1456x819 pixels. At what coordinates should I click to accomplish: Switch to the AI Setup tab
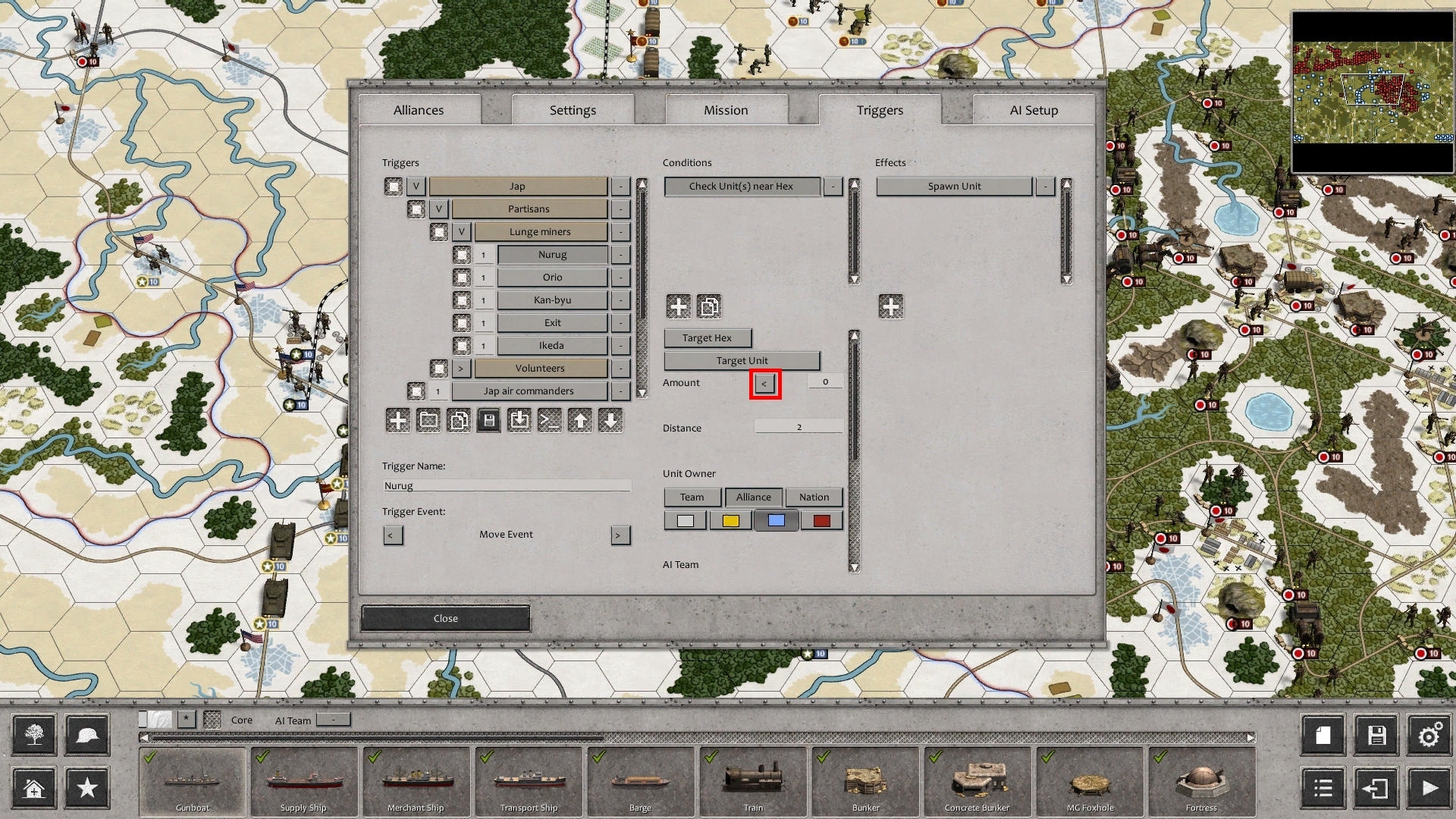(x=1033, y=110)
